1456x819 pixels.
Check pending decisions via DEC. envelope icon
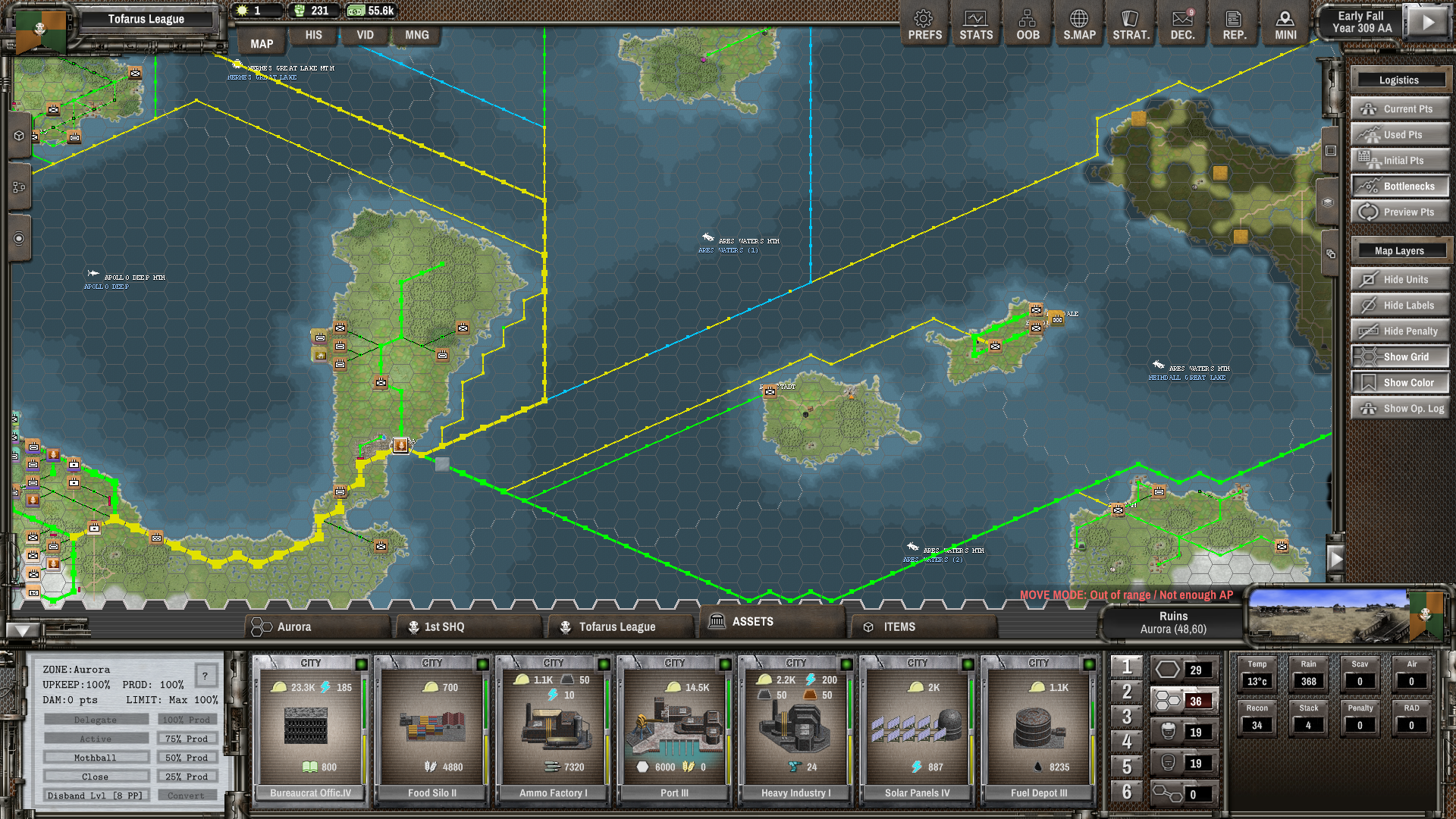(1182, 24)
